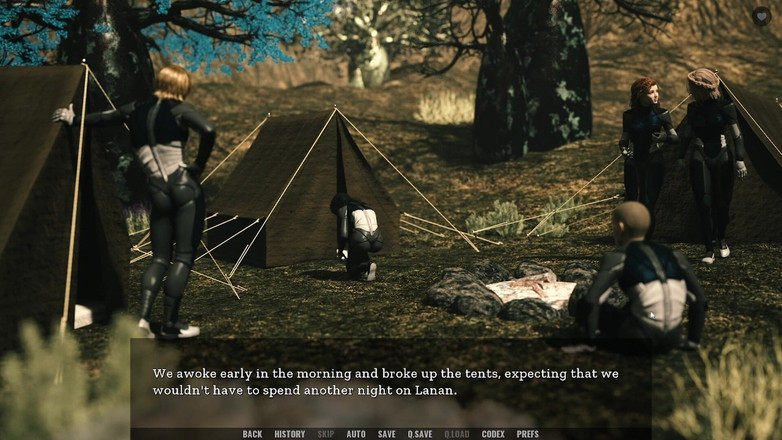The height and width of the screenshot is (440, 782).
Task: Open the PREFS settings menu
Action: point(527,434)
